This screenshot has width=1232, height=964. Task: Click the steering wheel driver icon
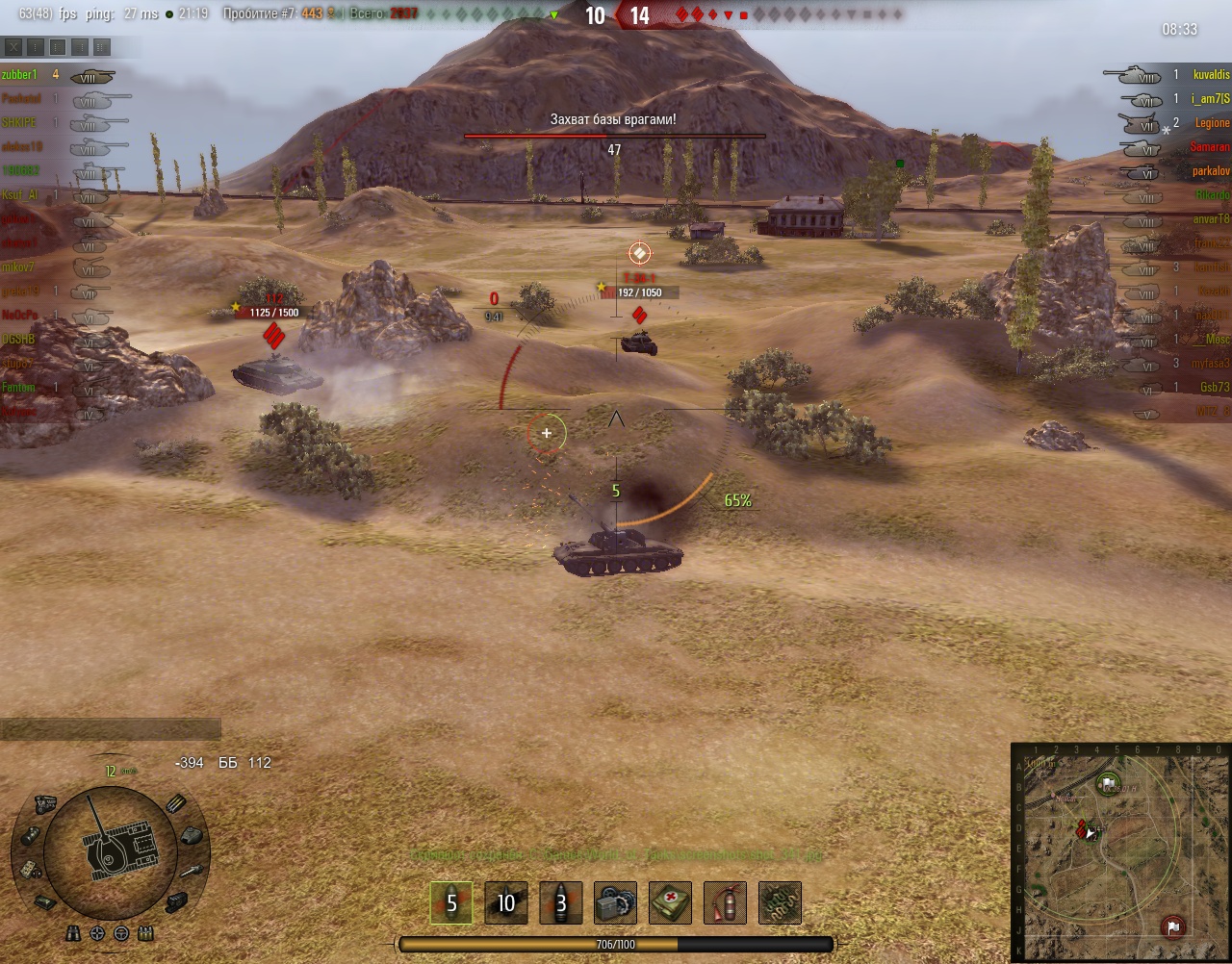pyautogui.click(x=121, y=933)
